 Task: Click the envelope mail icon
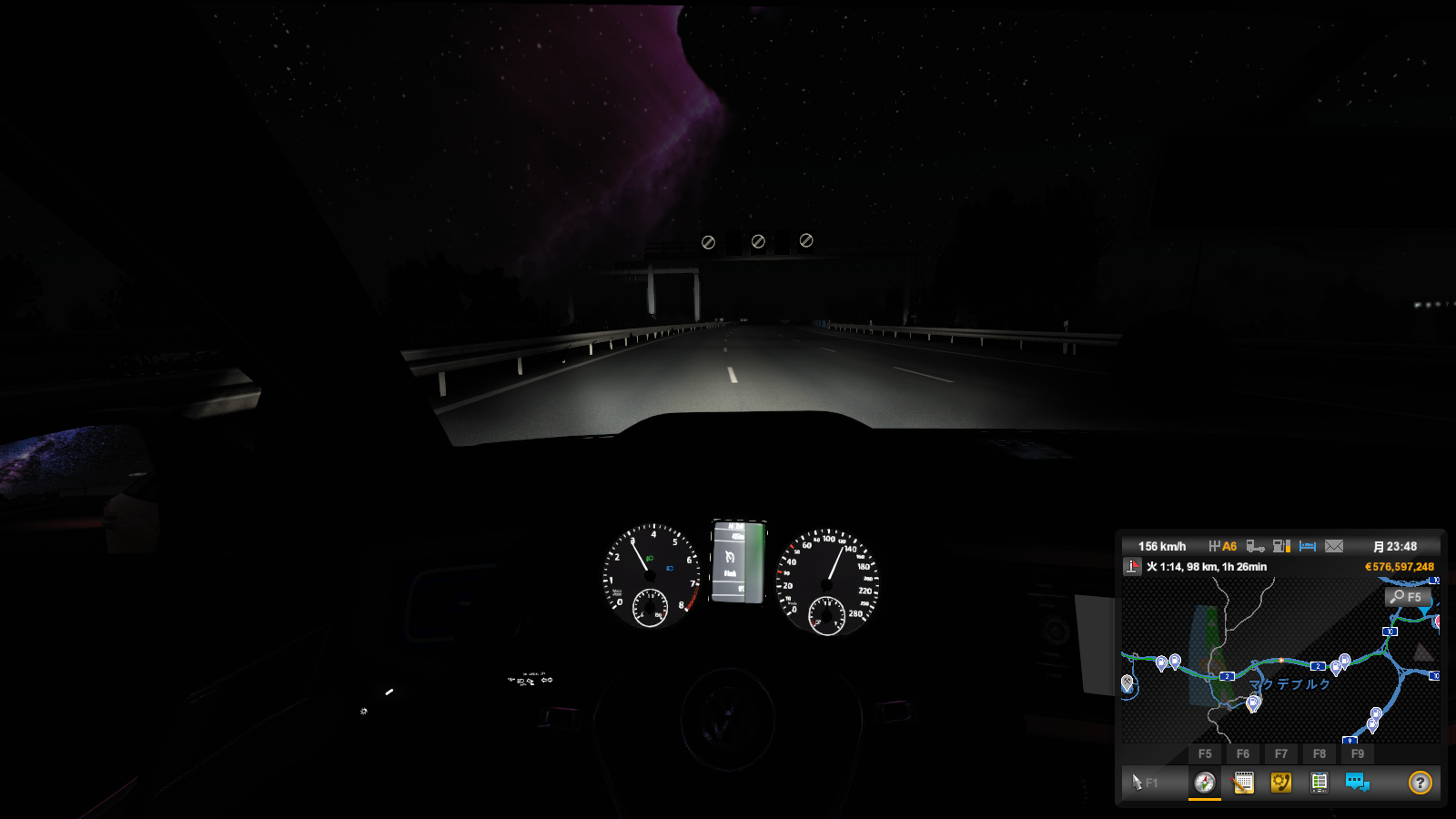click(x=1334, y=546)
